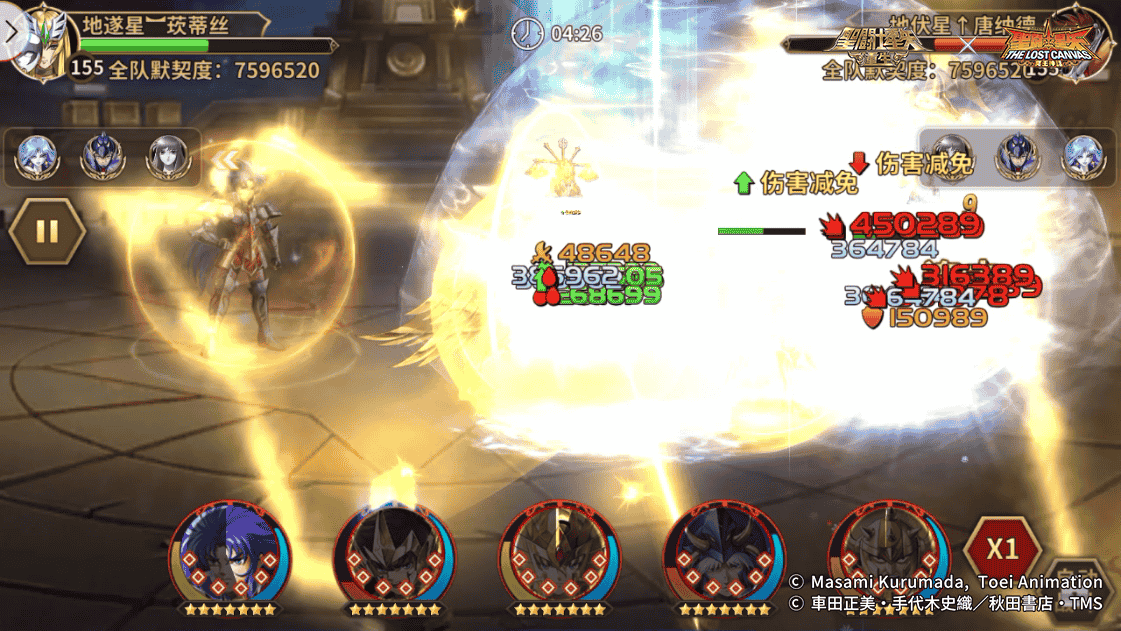The image size is (1121, 631).
Task: Select your team's blue-armored helmet support icon
Action: point(100,157)
